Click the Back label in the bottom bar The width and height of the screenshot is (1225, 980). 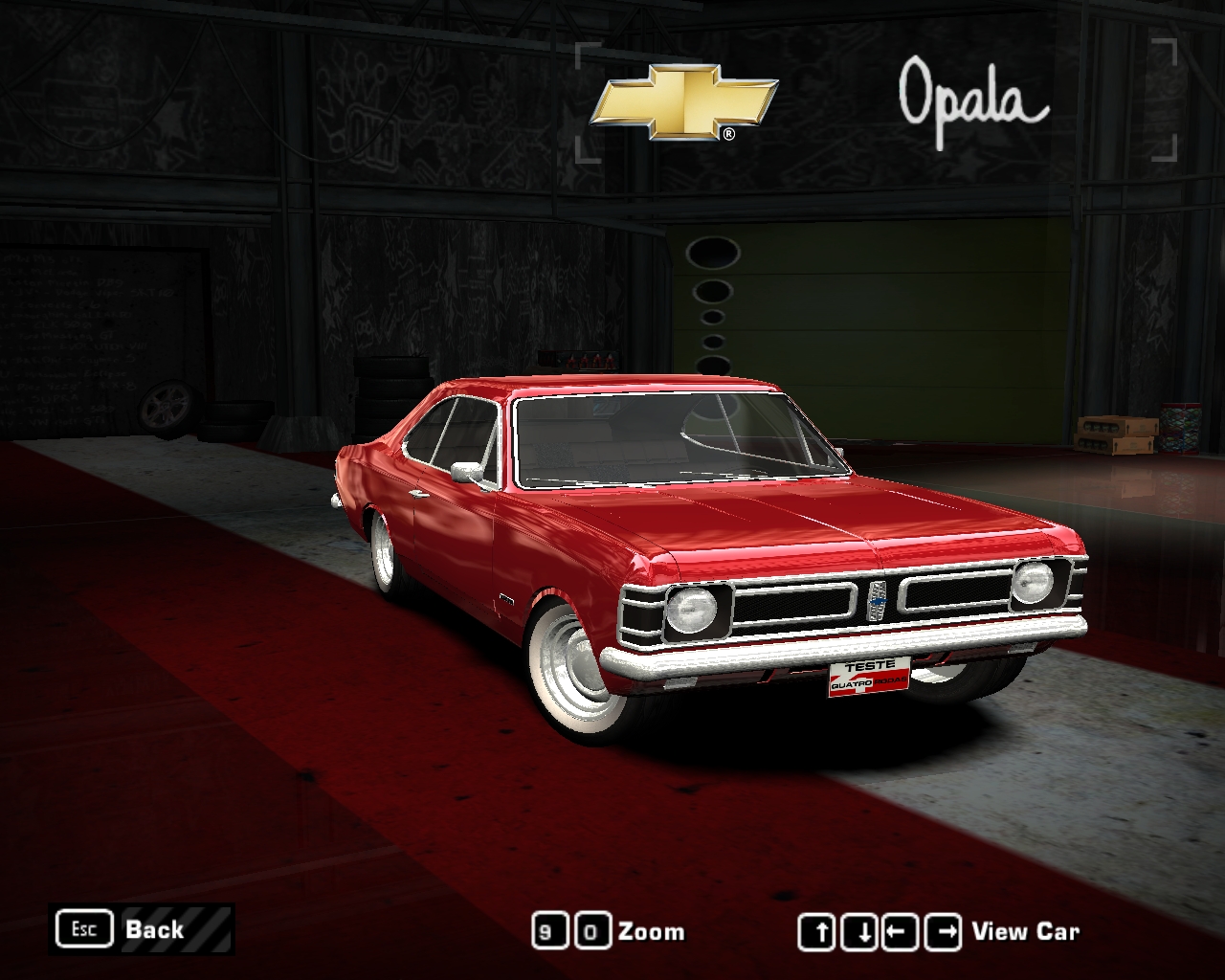coord(153,929)
